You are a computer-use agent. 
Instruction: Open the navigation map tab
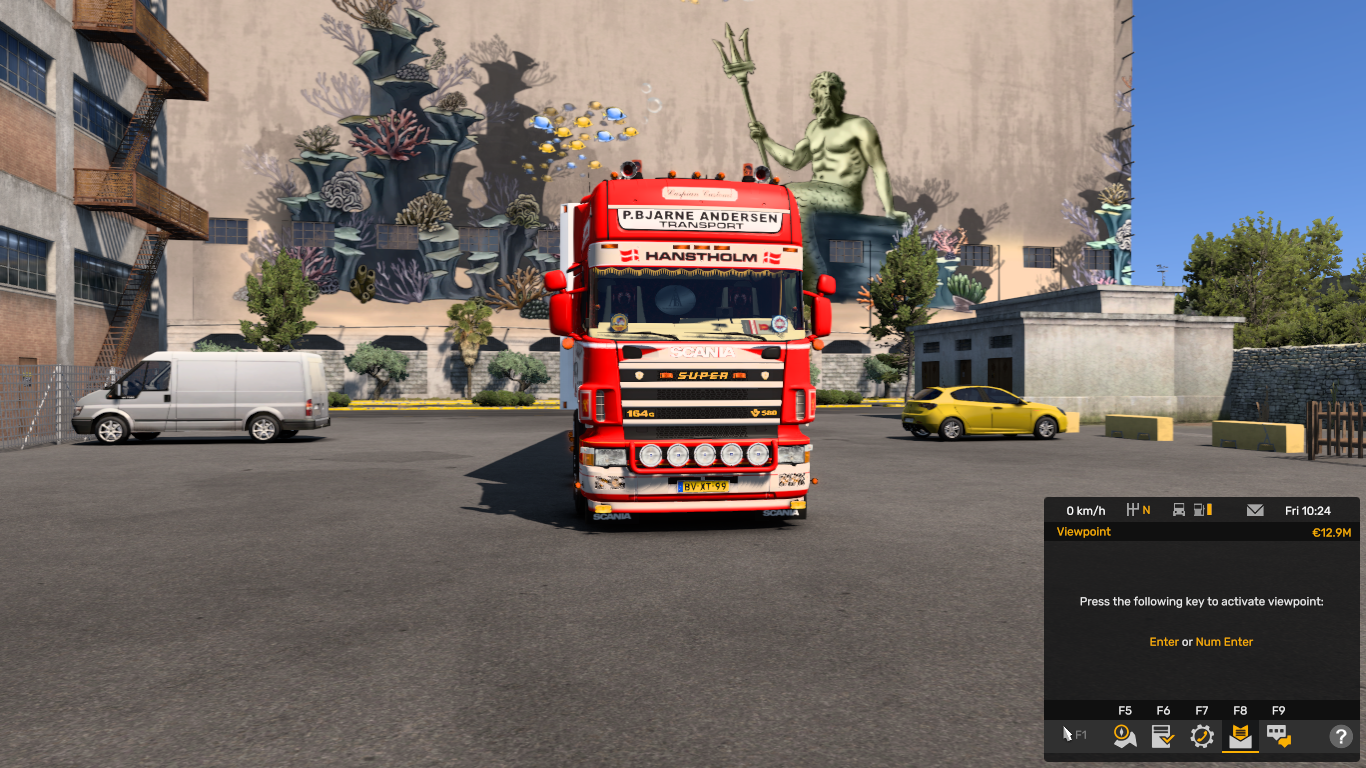(1125, 736)
